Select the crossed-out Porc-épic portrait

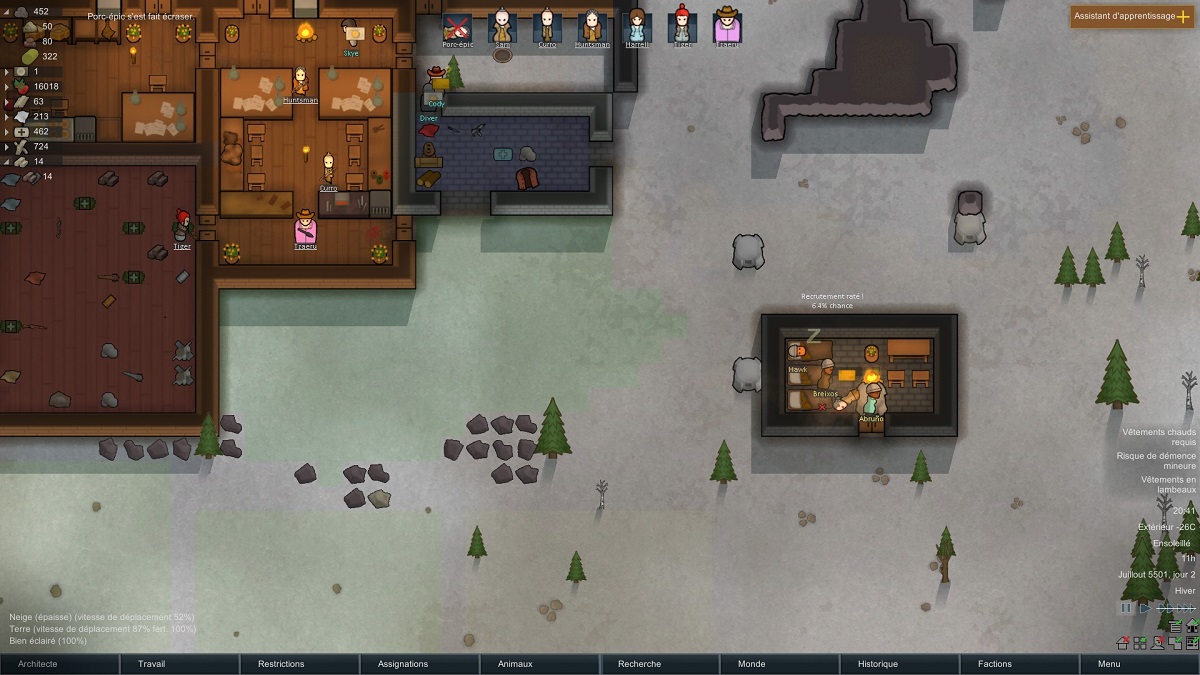coord(457,26)
